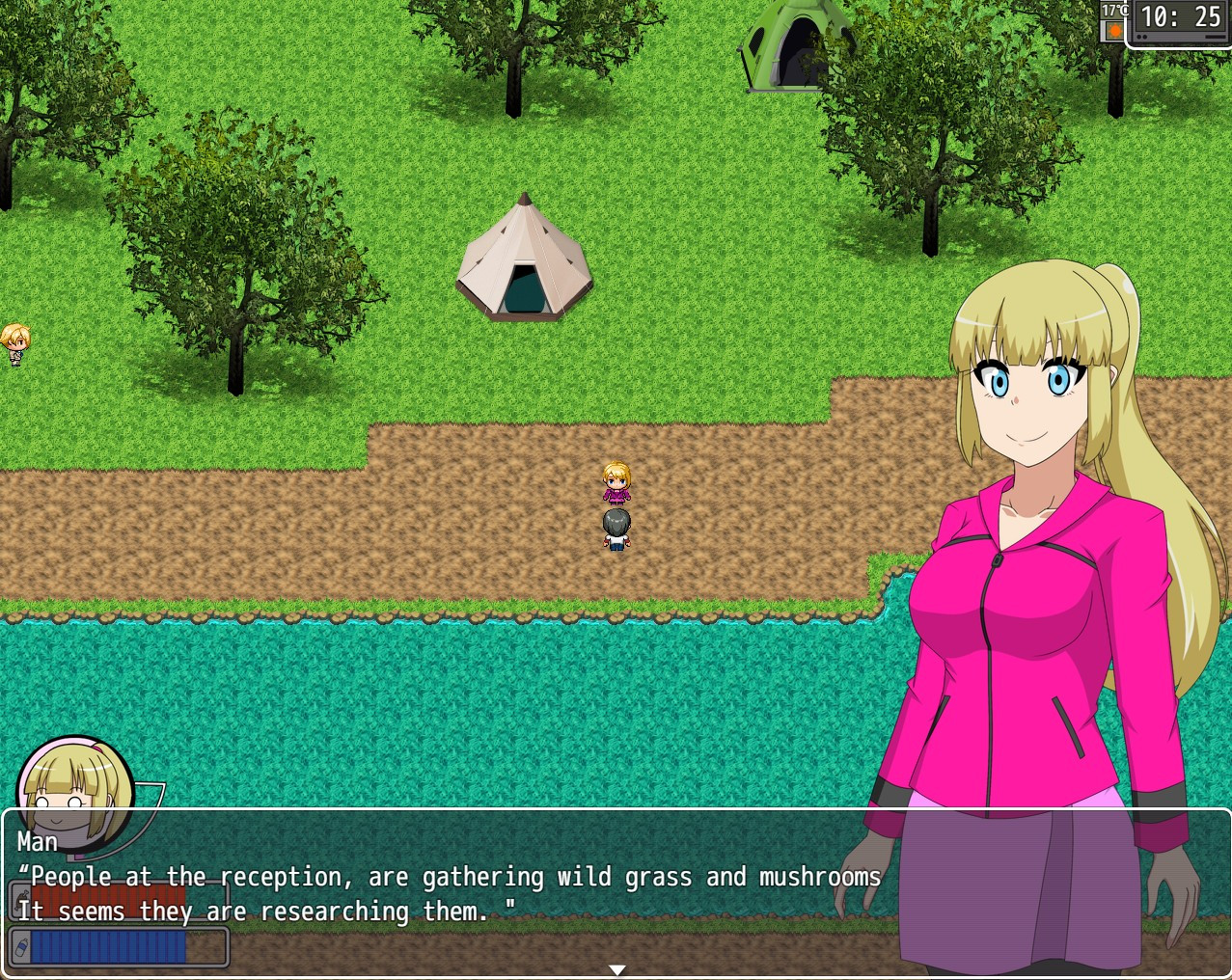Click the chibi blonde portrait status icon
1232x980 pixels.
coord(75,791)
